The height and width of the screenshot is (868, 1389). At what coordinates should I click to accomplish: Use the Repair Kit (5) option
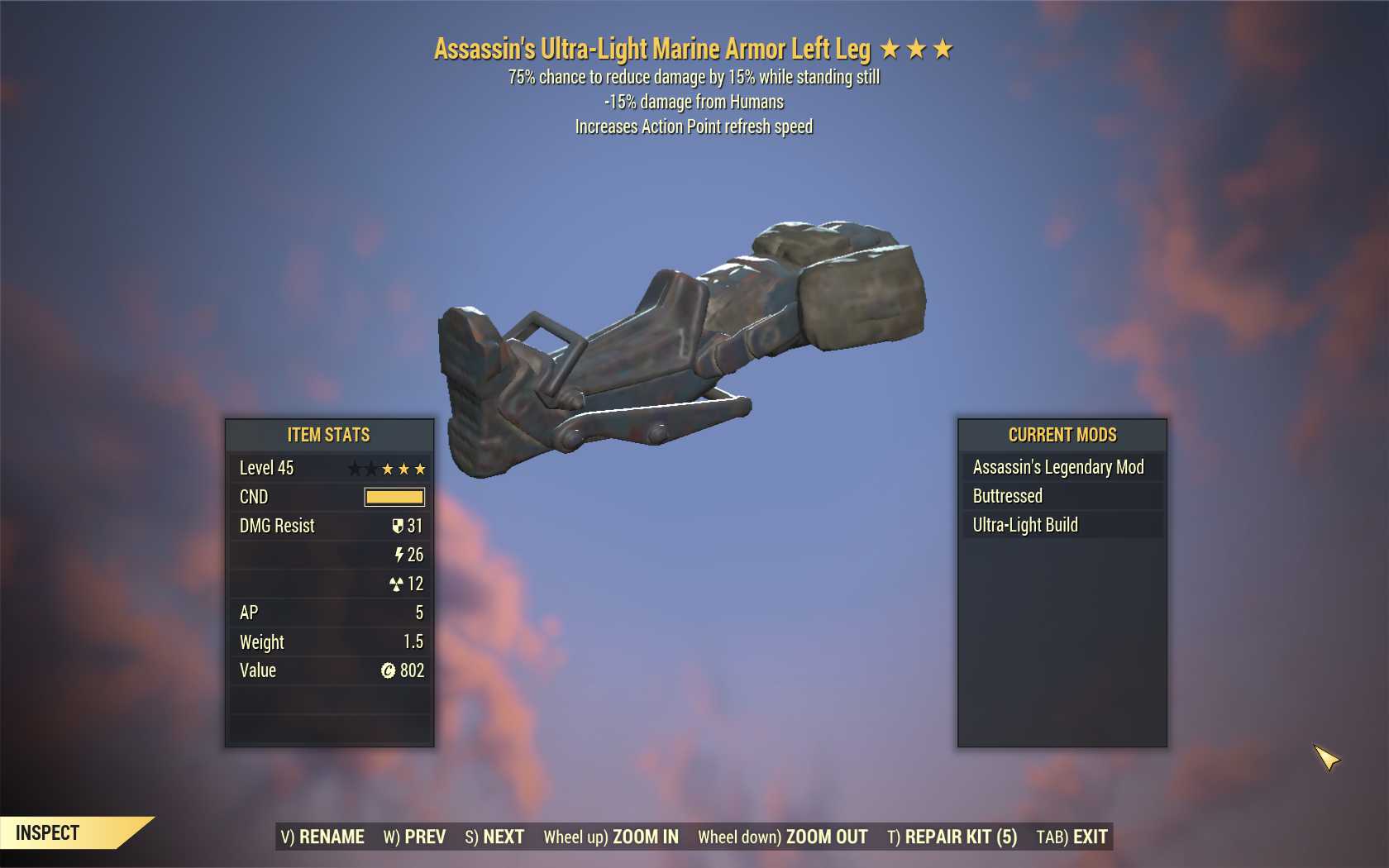point(952,837)
